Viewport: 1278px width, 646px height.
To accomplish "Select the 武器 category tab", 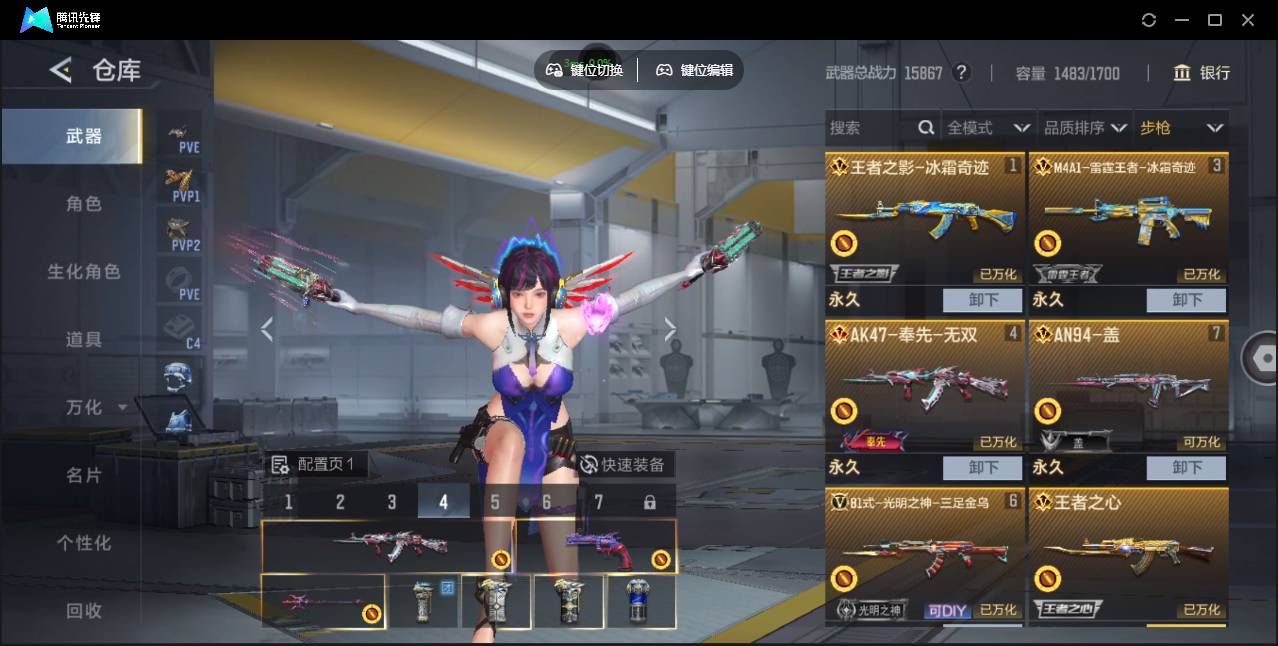I will pyautogui.click(x=83, y=136).
